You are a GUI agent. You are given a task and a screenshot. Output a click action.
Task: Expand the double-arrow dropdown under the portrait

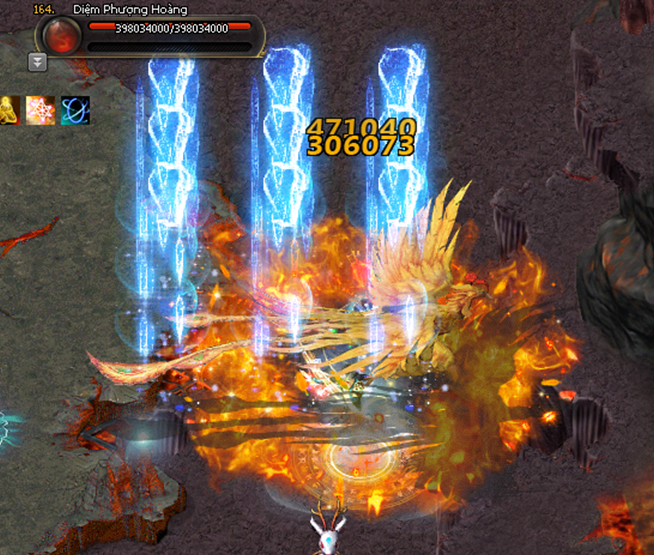(37, 62)
